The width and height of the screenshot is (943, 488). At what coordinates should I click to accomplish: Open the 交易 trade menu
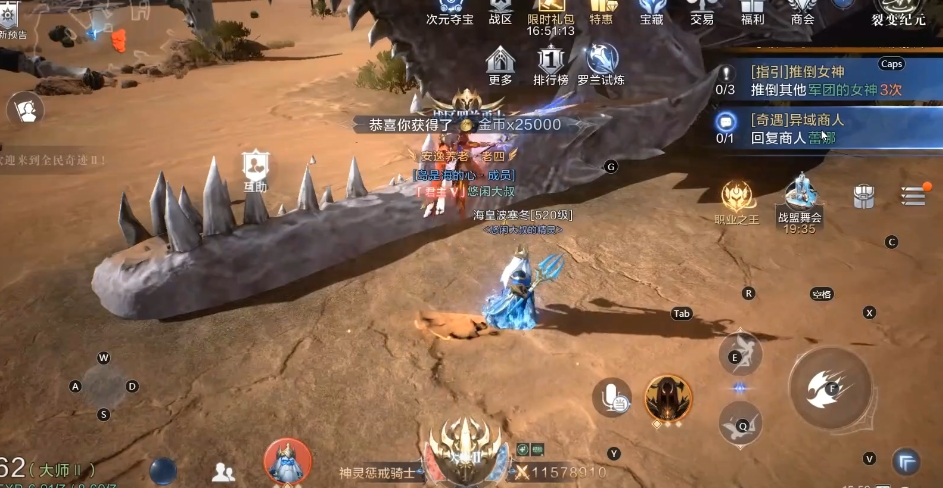coord(702,10)
